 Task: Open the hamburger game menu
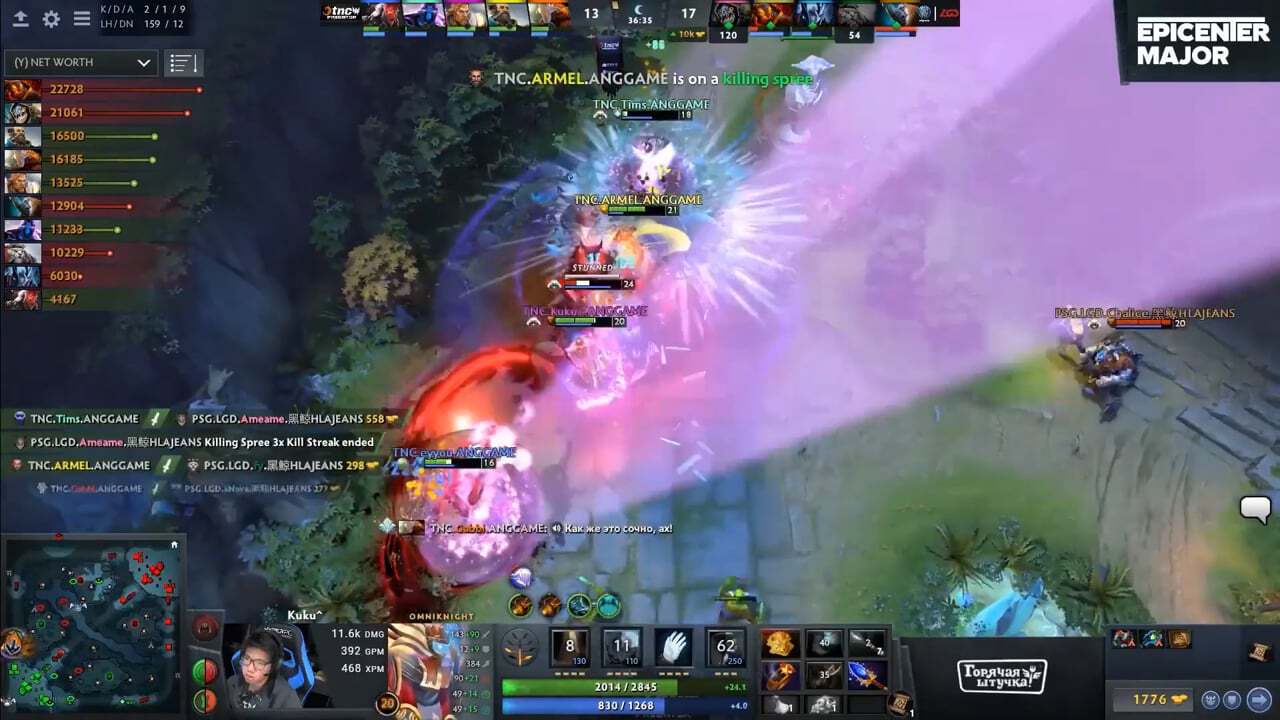(x=82, y=17)
